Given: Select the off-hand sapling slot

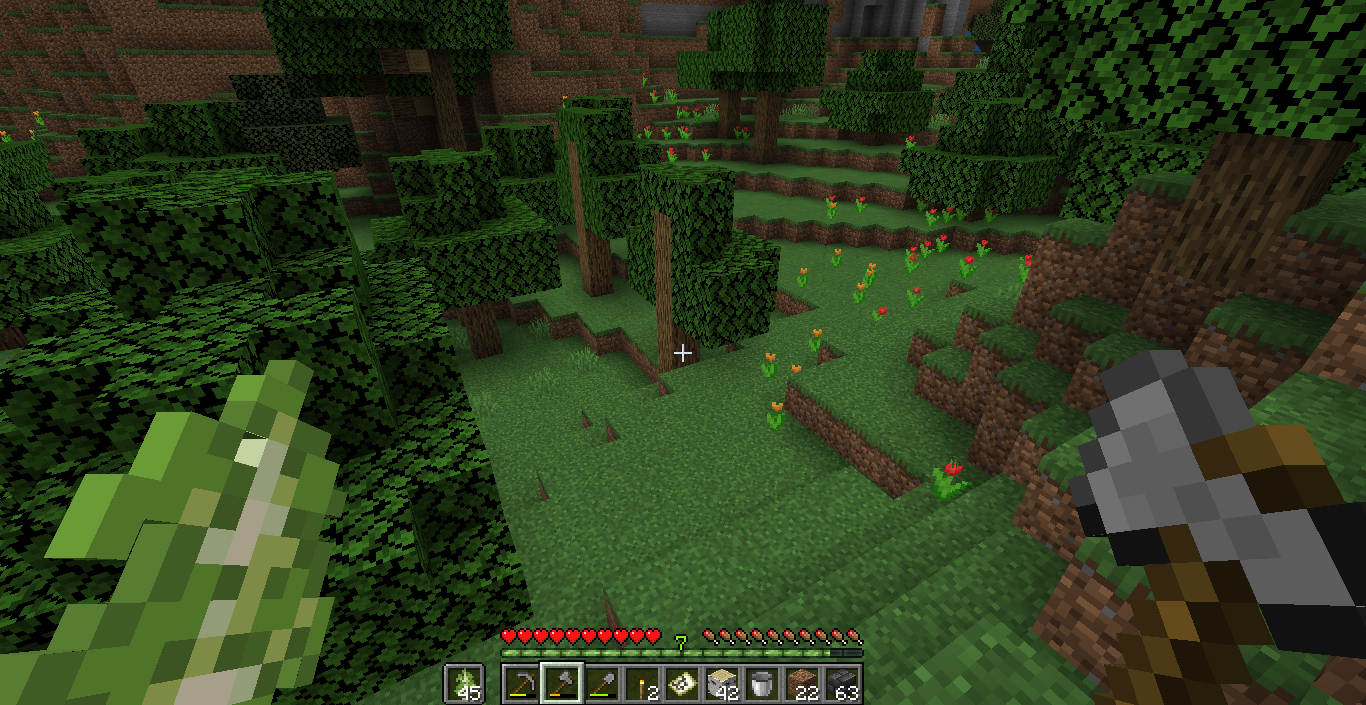Looking at the screenshot, I should coord(464,684).
